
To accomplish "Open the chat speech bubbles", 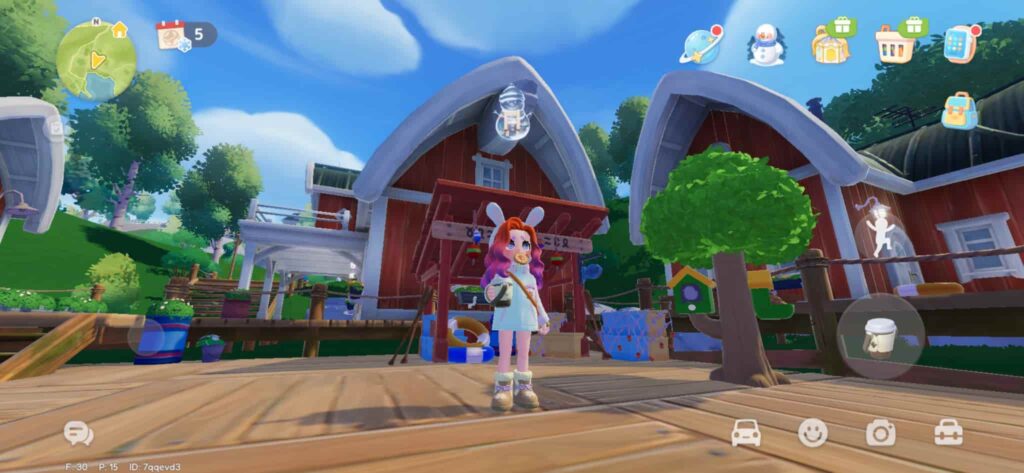I will (x=78, y=433).
